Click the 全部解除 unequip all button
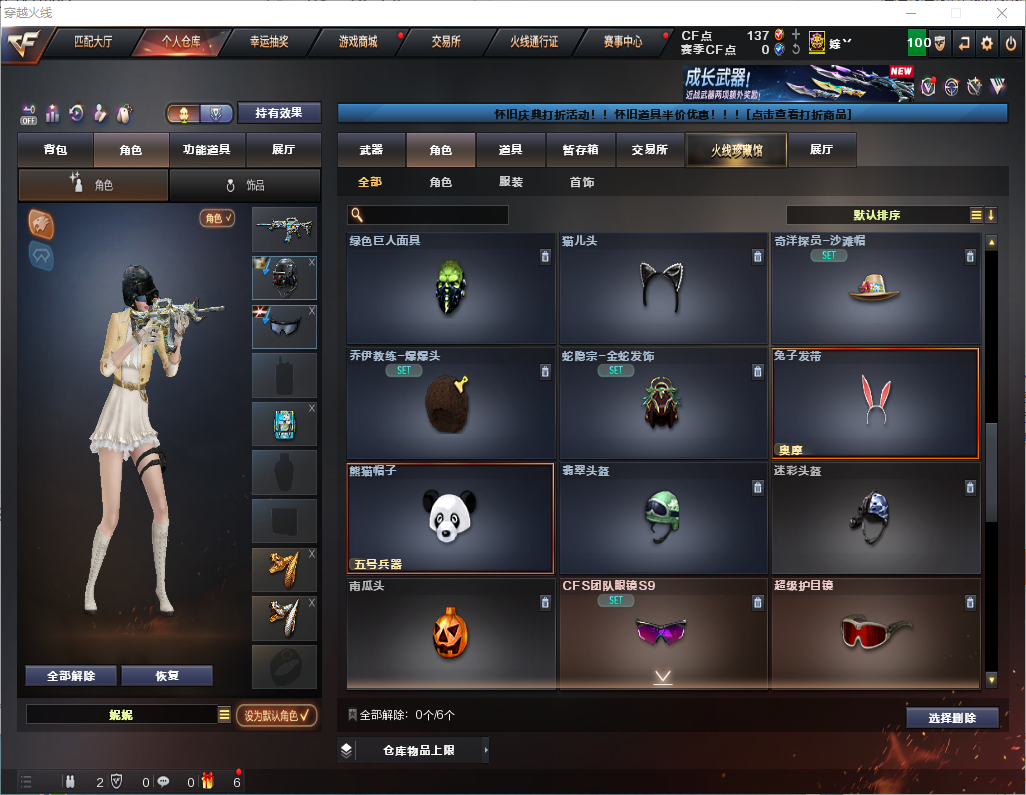Image resolution: width=1026 pixels, height=795 pixels. (x=71, y=676)
